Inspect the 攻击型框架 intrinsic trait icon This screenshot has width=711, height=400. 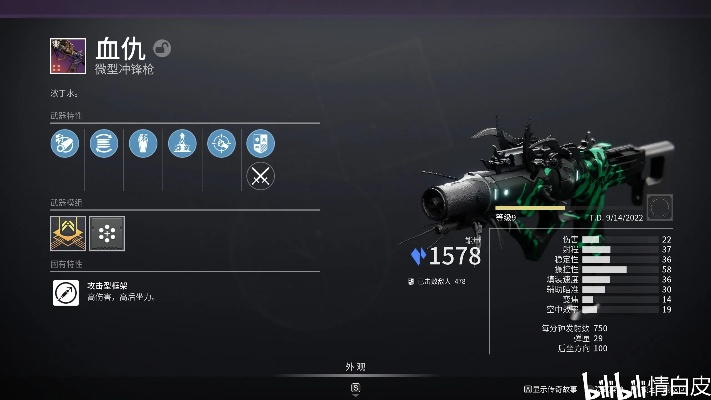(x=66, y=293)
